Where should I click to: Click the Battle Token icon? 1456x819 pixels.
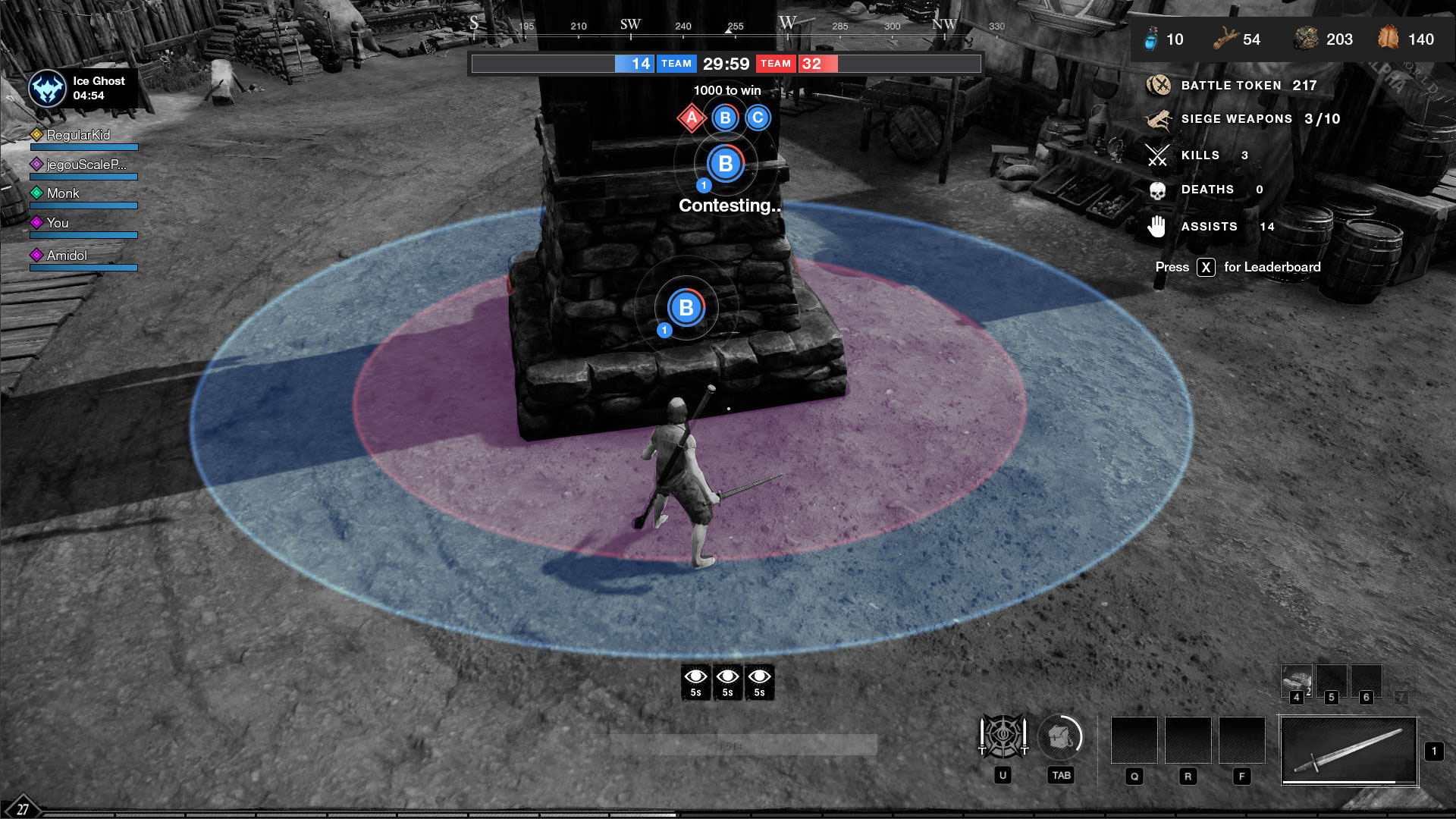pyautogui.click(x=1158, y=86)
